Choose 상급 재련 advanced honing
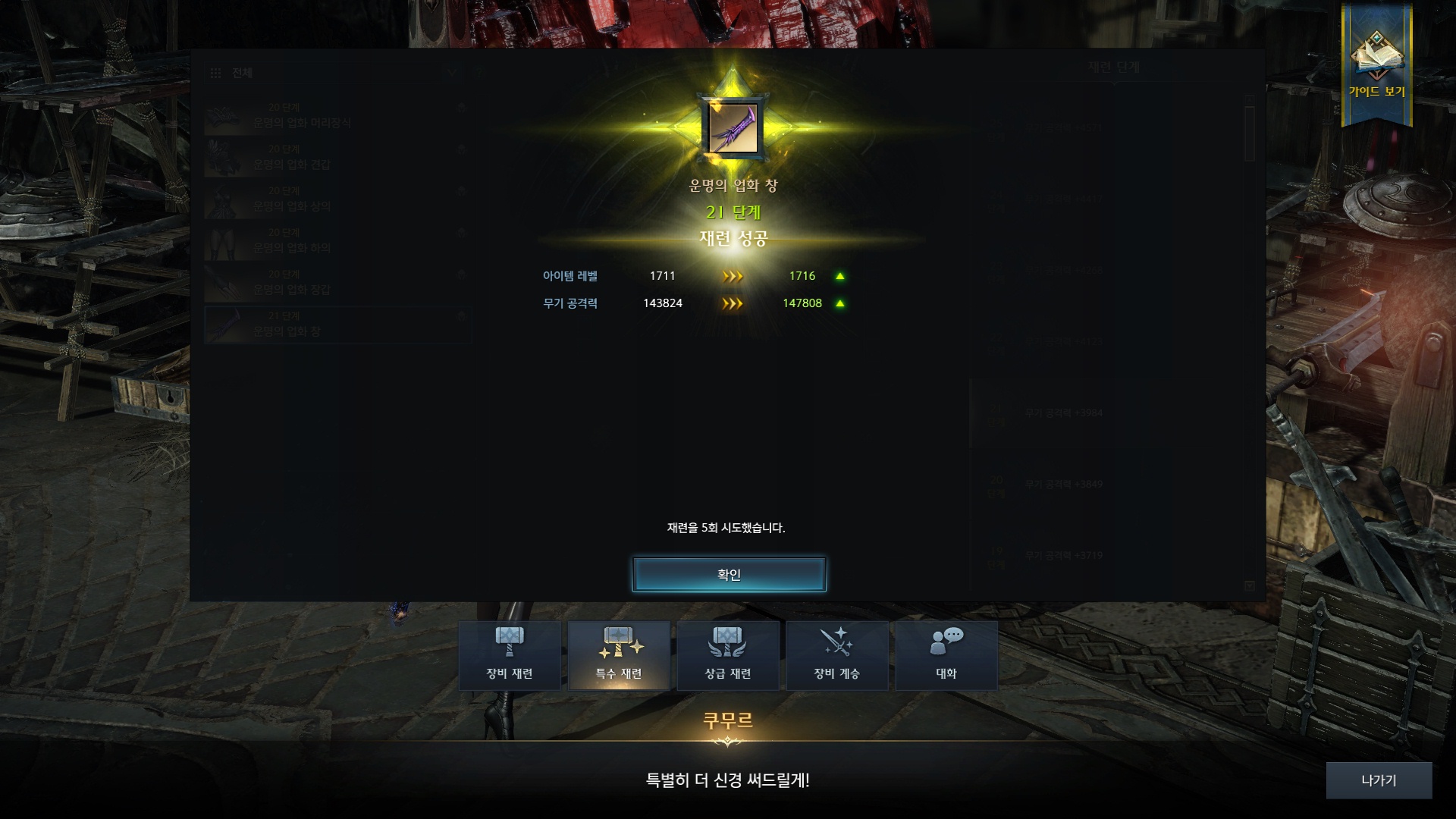The height and width of the screenshot is (819, 1456). tap(728, 655)
